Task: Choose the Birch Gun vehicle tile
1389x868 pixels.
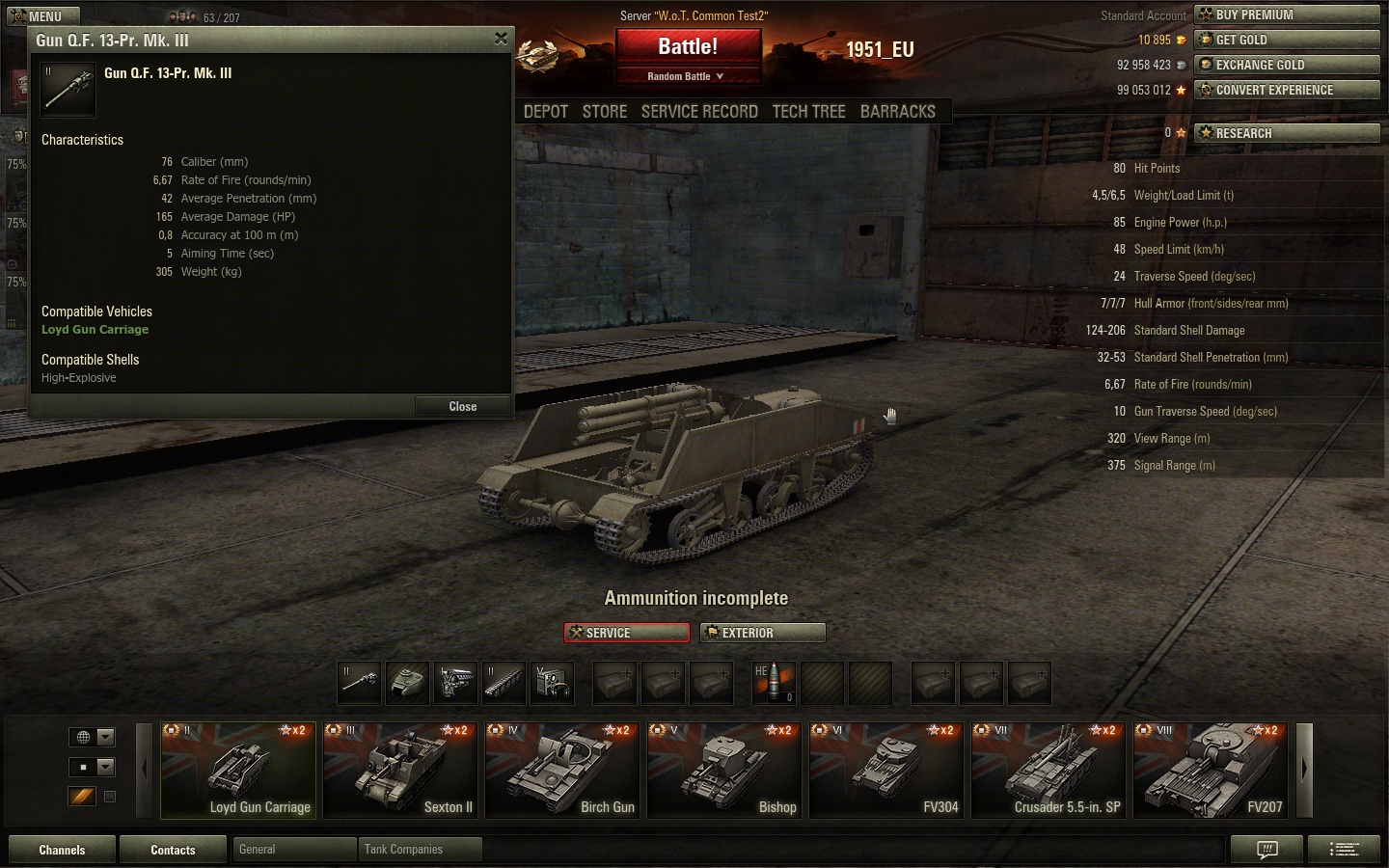Action: pos(561,771)
